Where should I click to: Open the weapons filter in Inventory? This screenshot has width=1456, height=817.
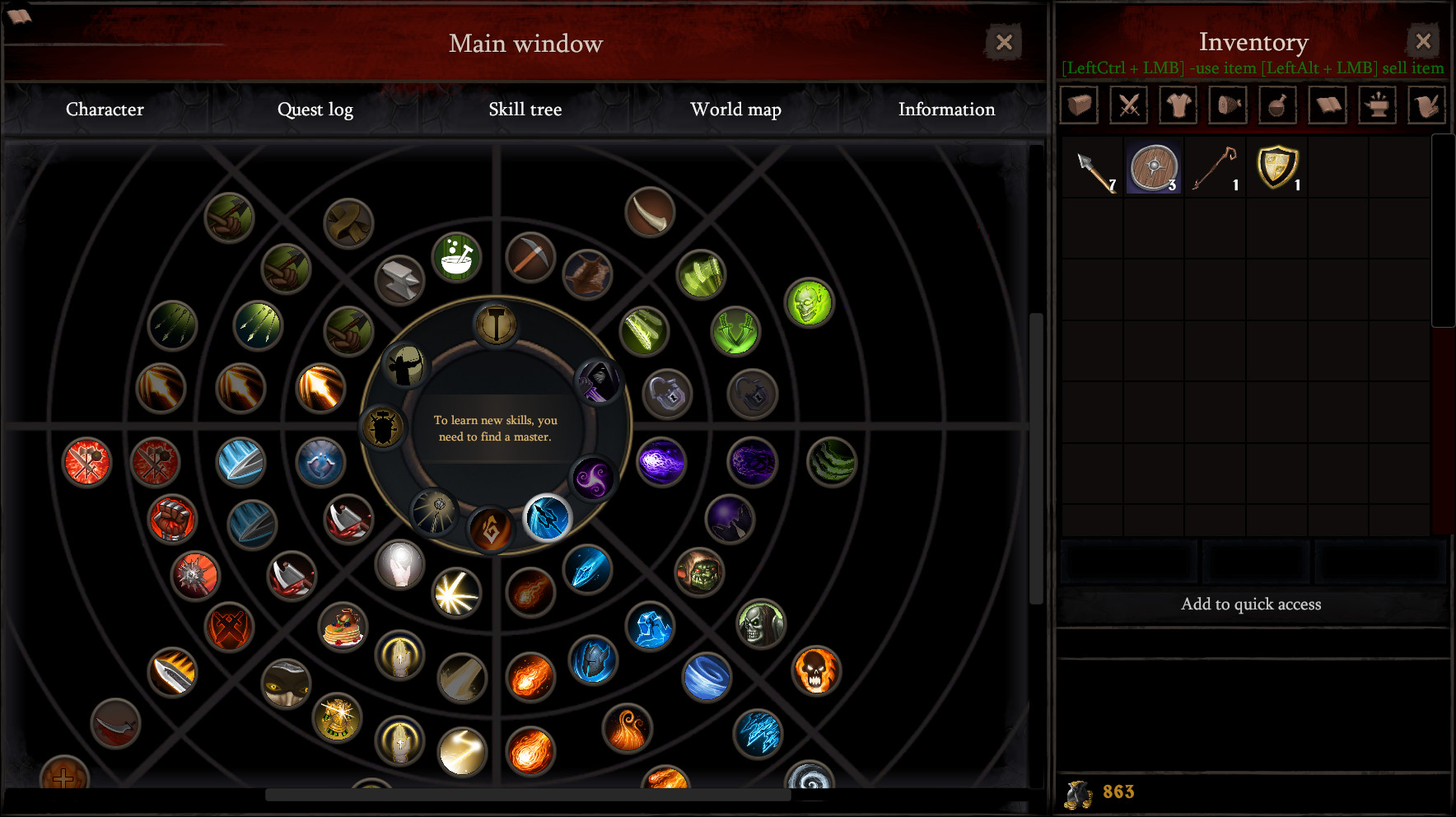point(1128,105)
